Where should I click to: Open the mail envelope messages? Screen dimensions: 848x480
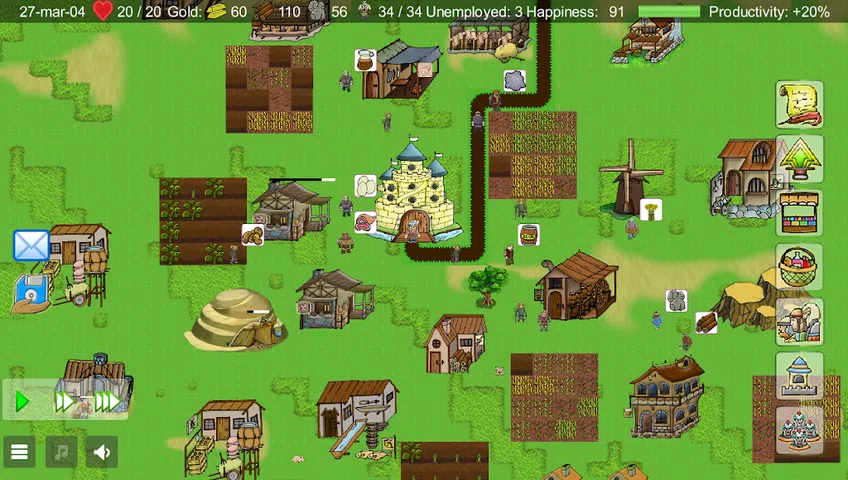click(x=31, y=246)
